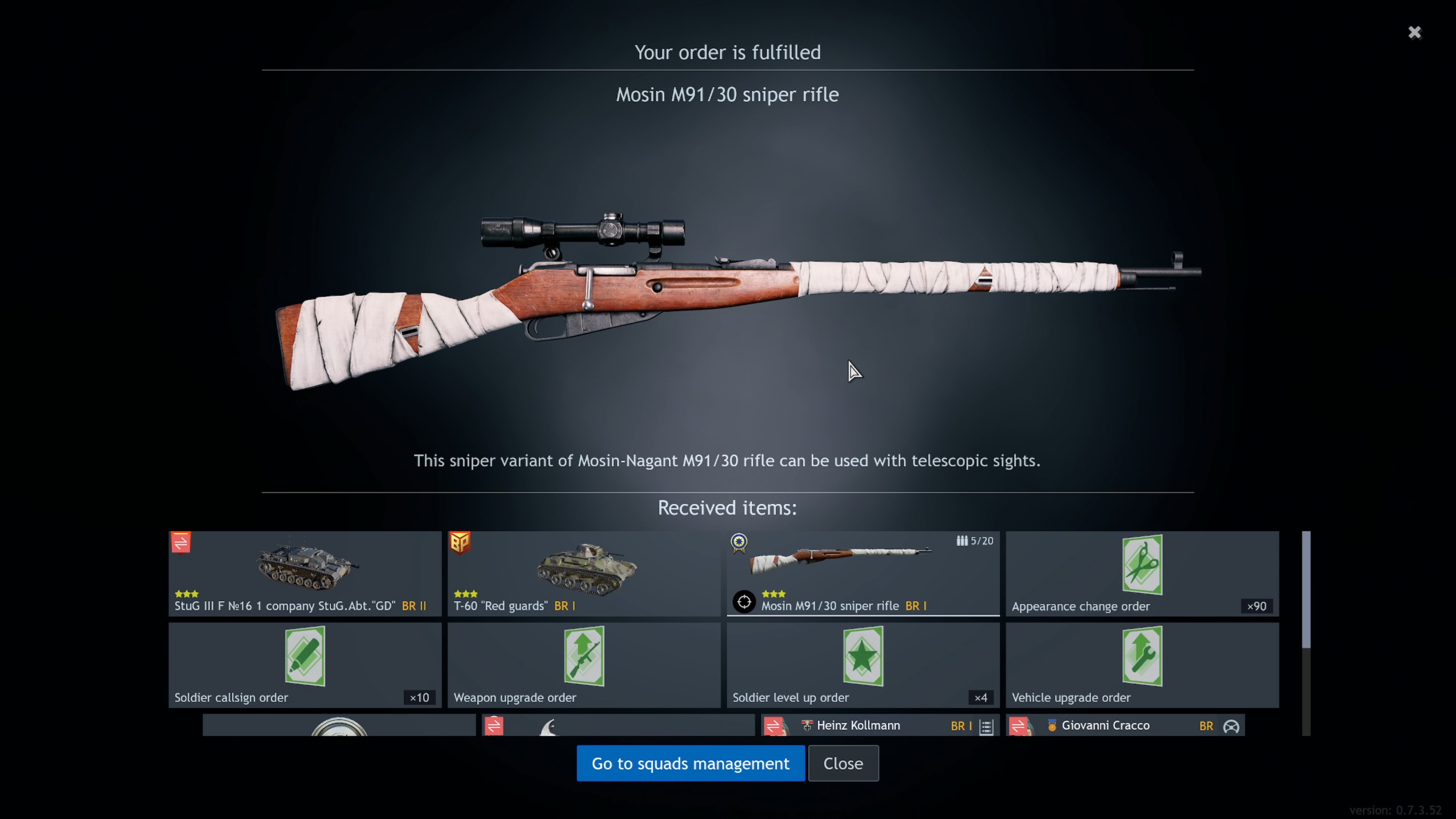Select the Appearance change order item
The image size is (1456, 819).
(x=1142, y=573)
